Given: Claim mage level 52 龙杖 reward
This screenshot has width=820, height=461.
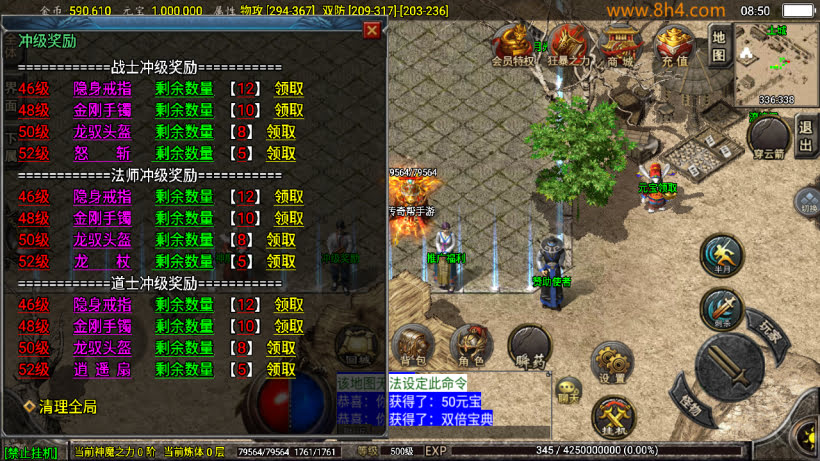Looking at the screenshot, I should coord(281,261).
